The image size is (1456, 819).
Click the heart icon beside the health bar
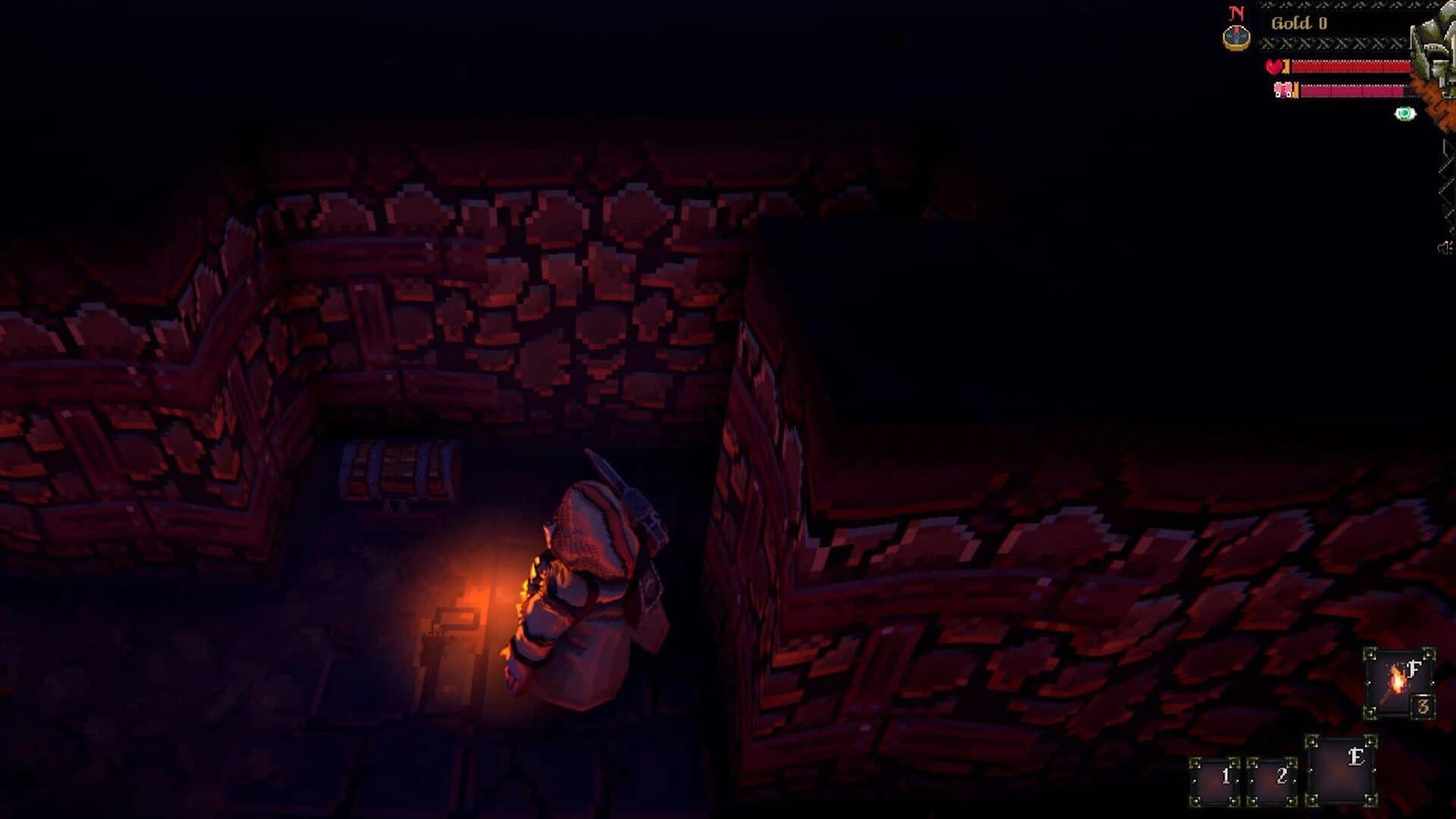click(x=1272, y=66)
